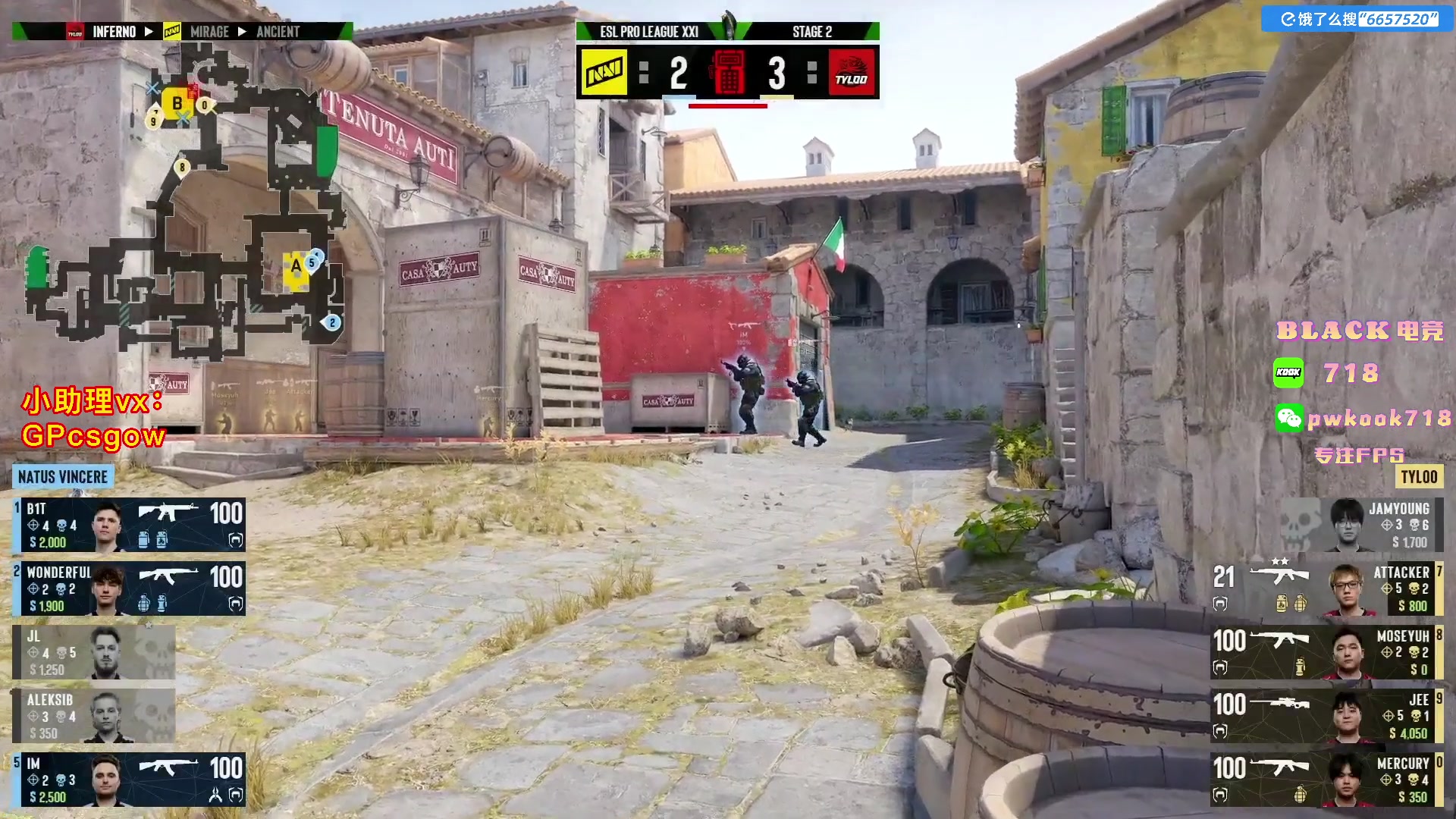Select B1T's player card
Screen dimensions: 1456x819
coord(129,525)
